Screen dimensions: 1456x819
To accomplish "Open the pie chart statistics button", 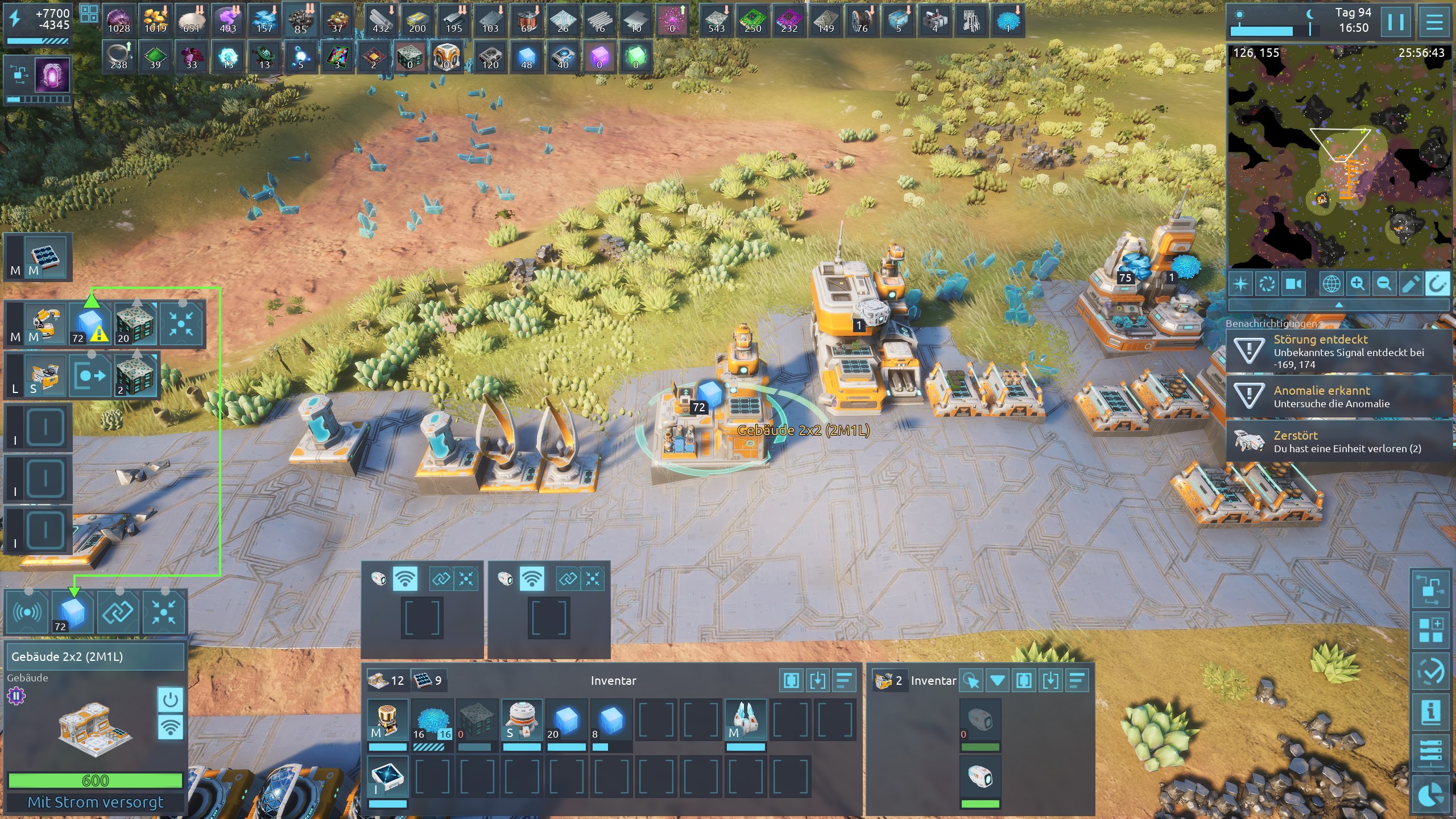I will (1430, 795).
